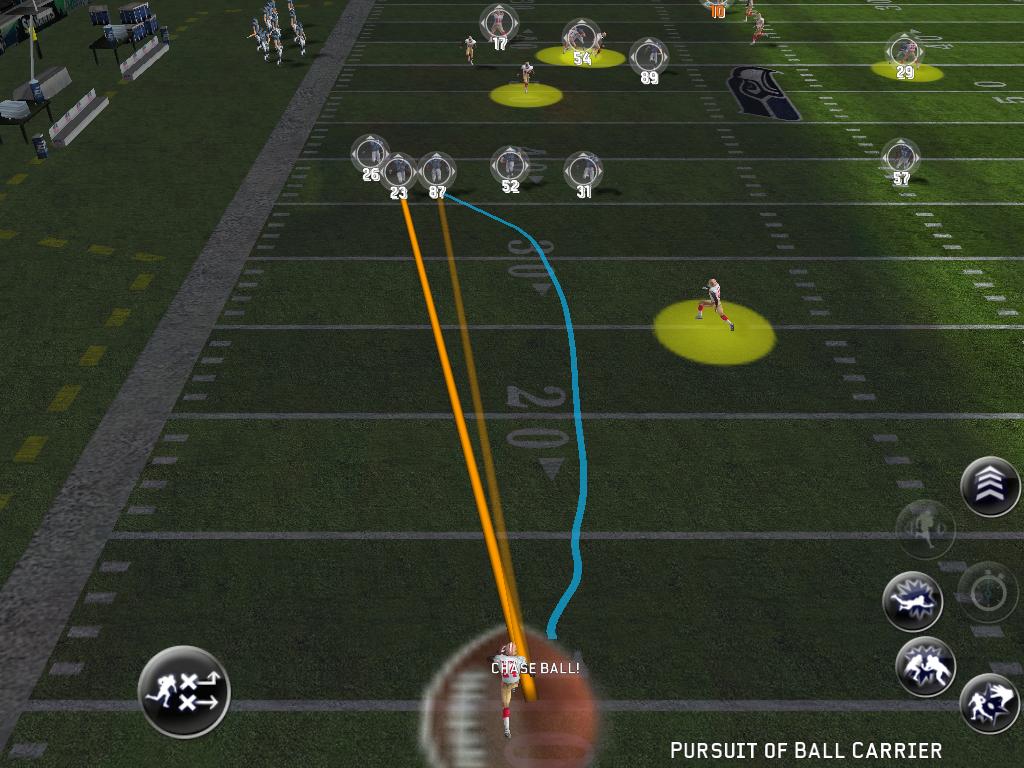The width and height of the screenshot is (1024, 768).
Task: Tap the faded switch-player runner icon
Action: pyautogui.click(x=925, y=529)
